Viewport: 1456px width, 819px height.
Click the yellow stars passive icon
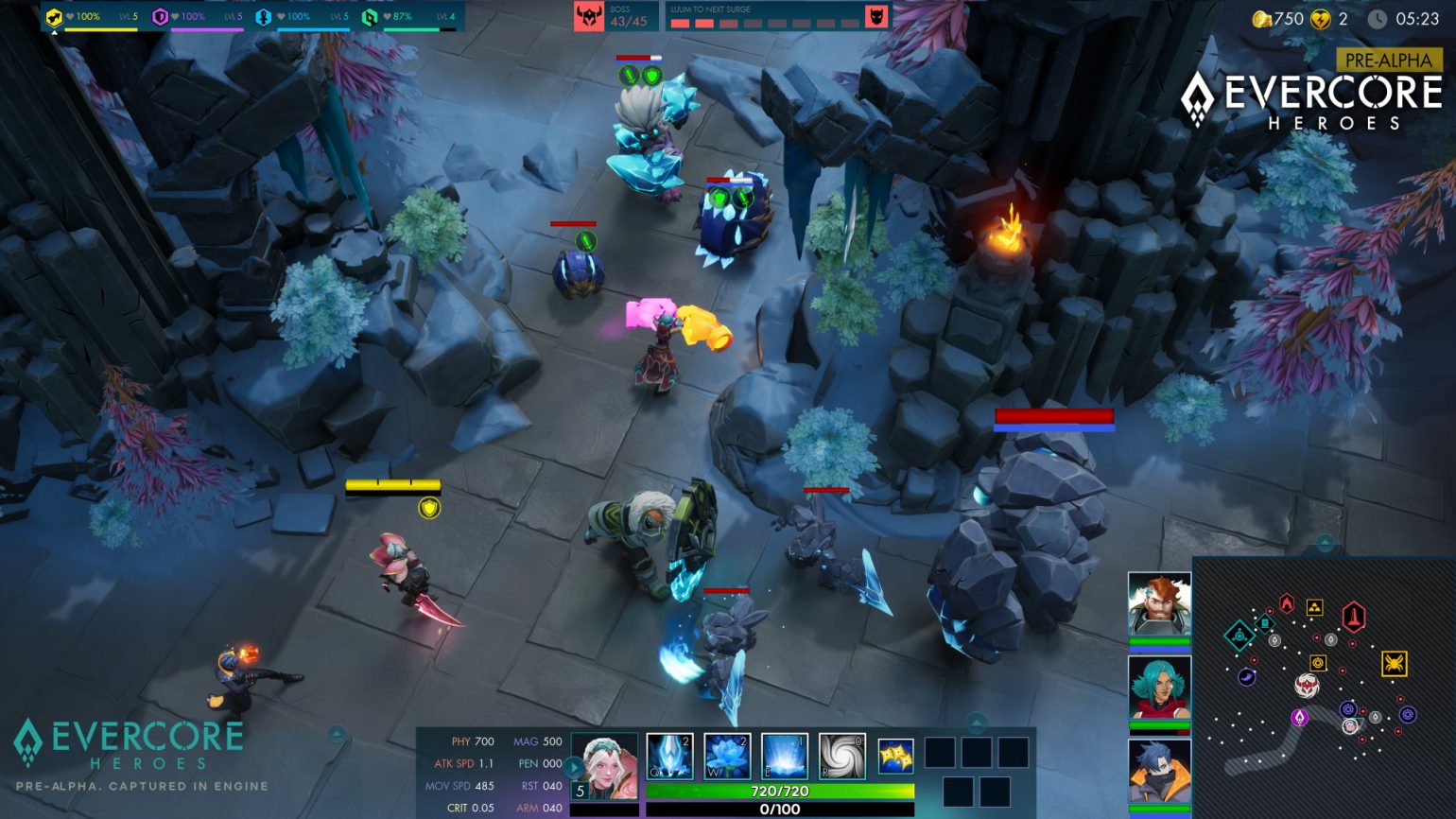coord(893,756)
